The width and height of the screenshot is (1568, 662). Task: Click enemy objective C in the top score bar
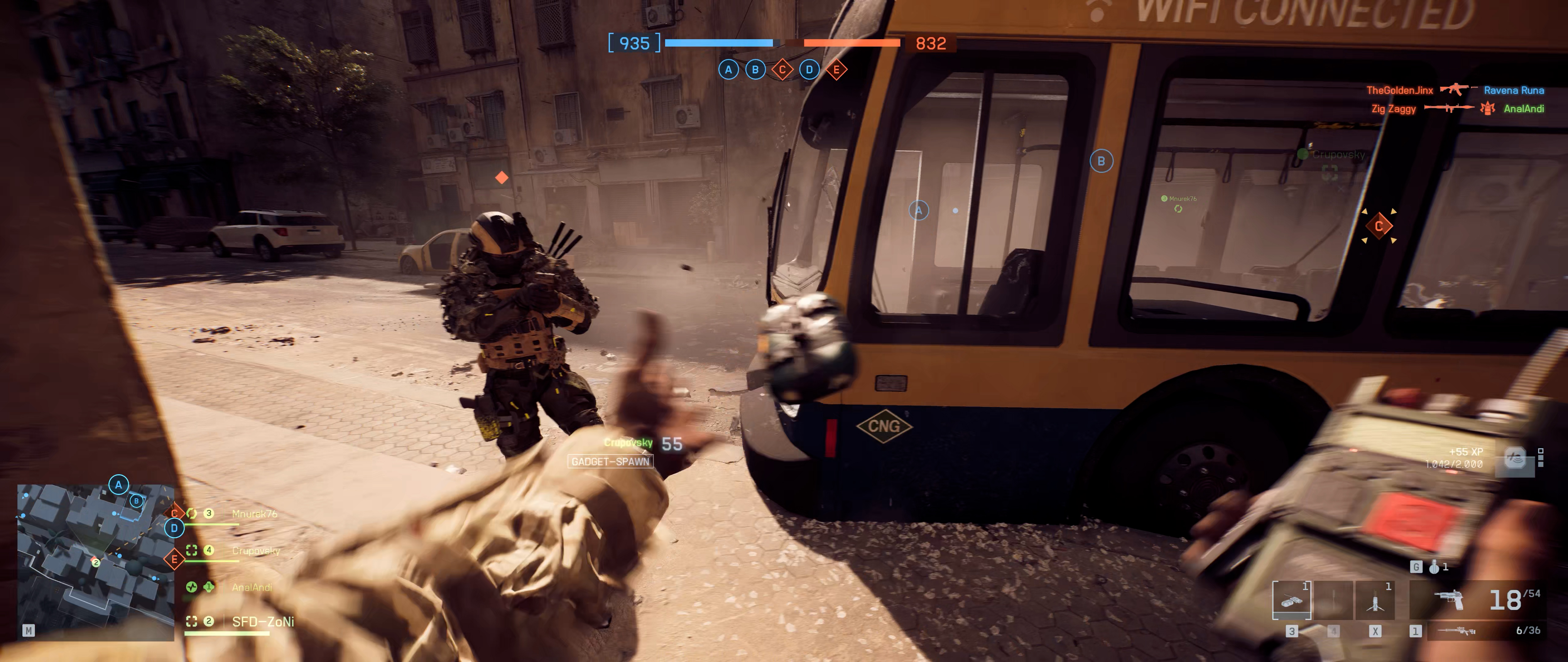point(782,70)
